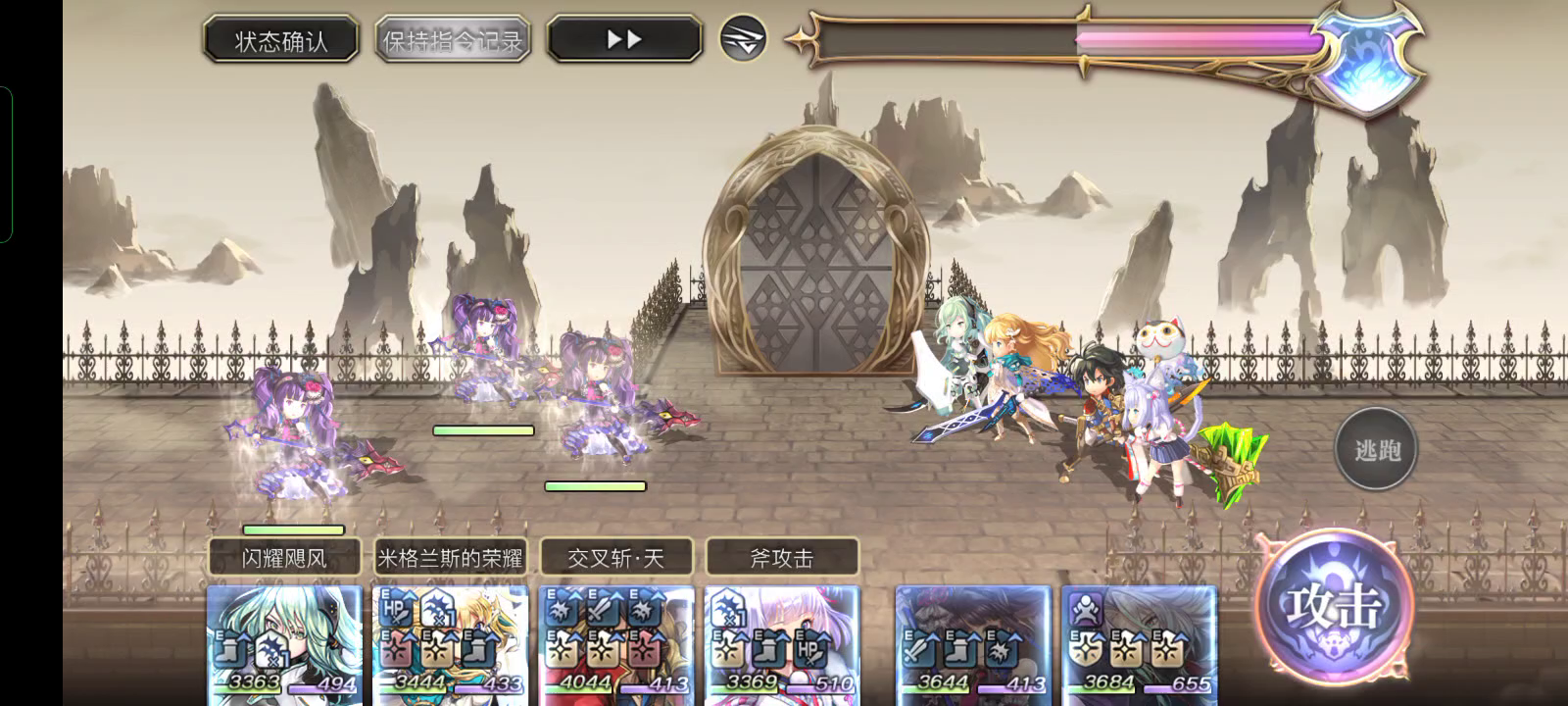Open 状态确认 to check status

pyautogui.click(x=281, y=37)
